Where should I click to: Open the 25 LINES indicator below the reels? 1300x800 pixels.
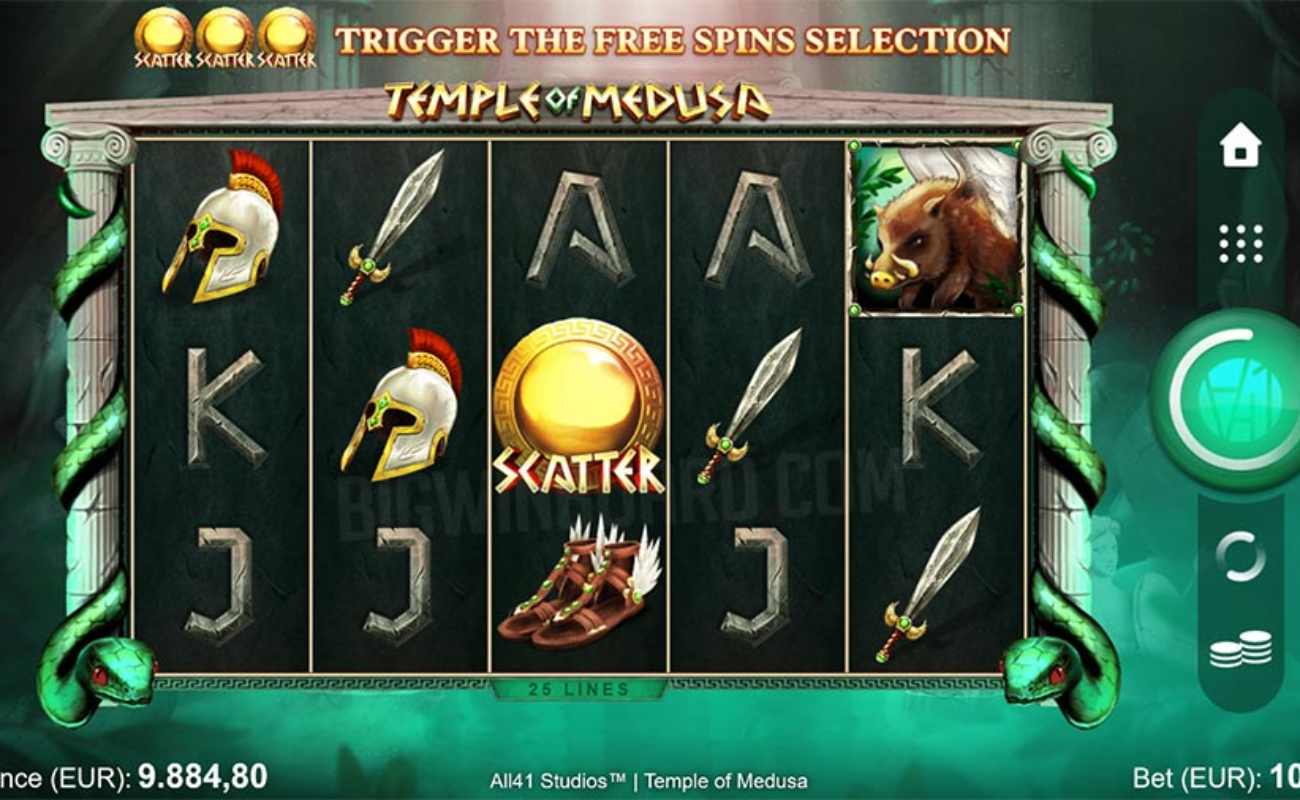(x=577, y=689)
